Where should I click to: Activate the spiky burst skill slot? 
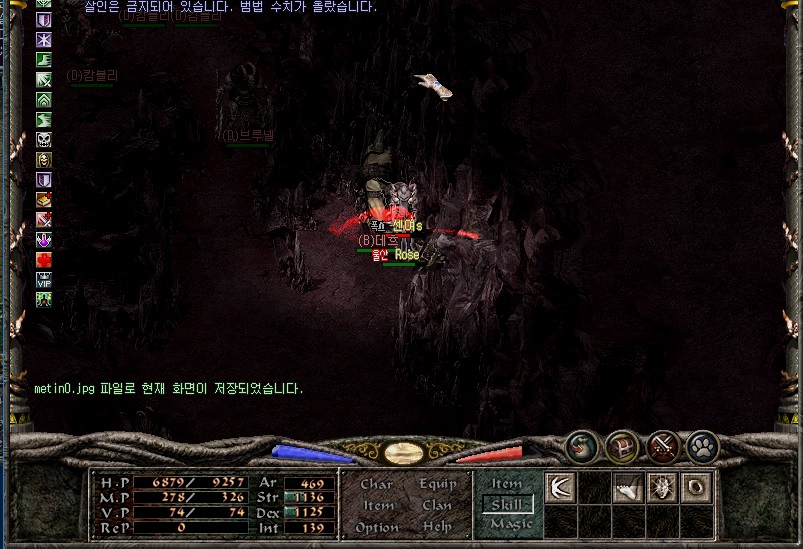click(663, 488)
